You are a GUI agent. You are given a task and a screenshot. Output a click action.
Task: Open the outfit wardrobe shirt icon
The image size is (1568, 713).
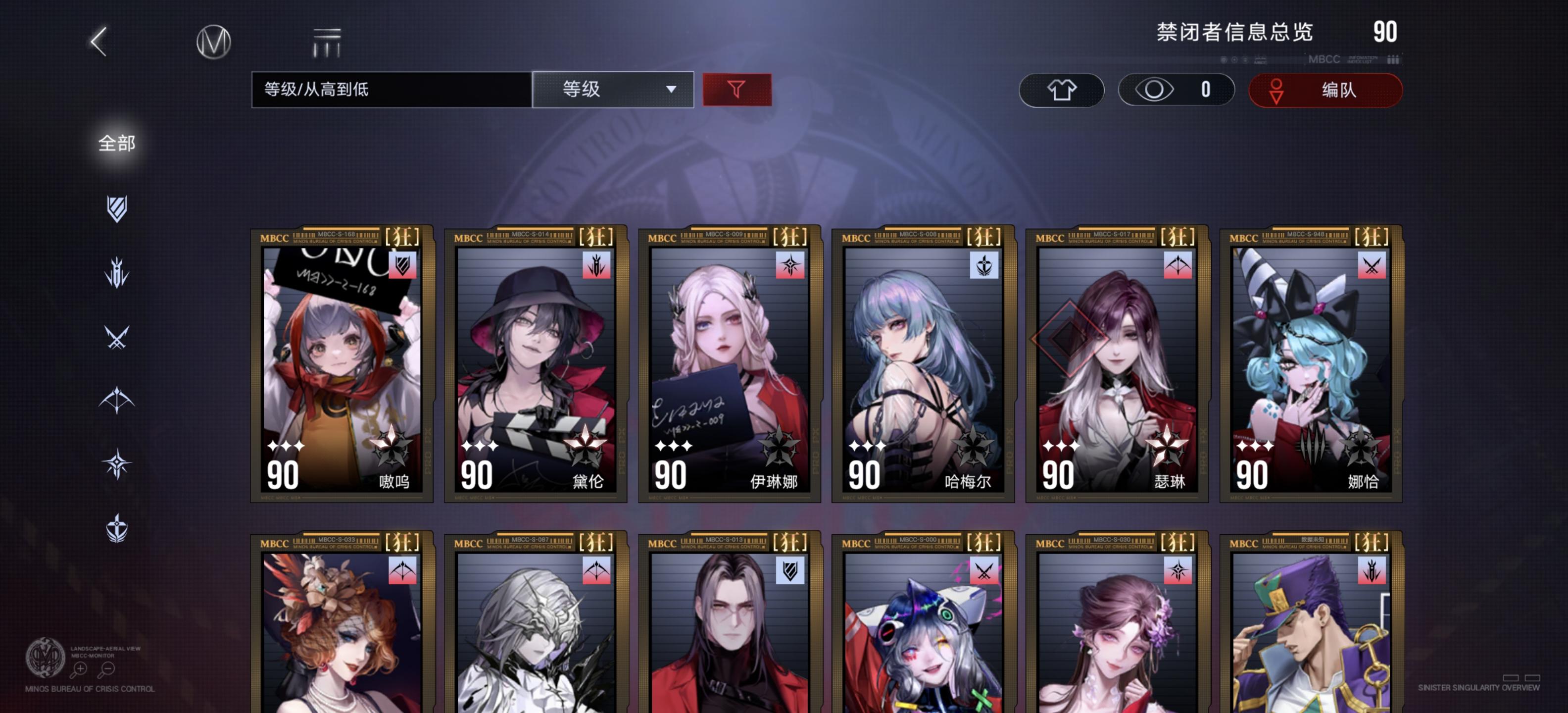(1062, 89)
